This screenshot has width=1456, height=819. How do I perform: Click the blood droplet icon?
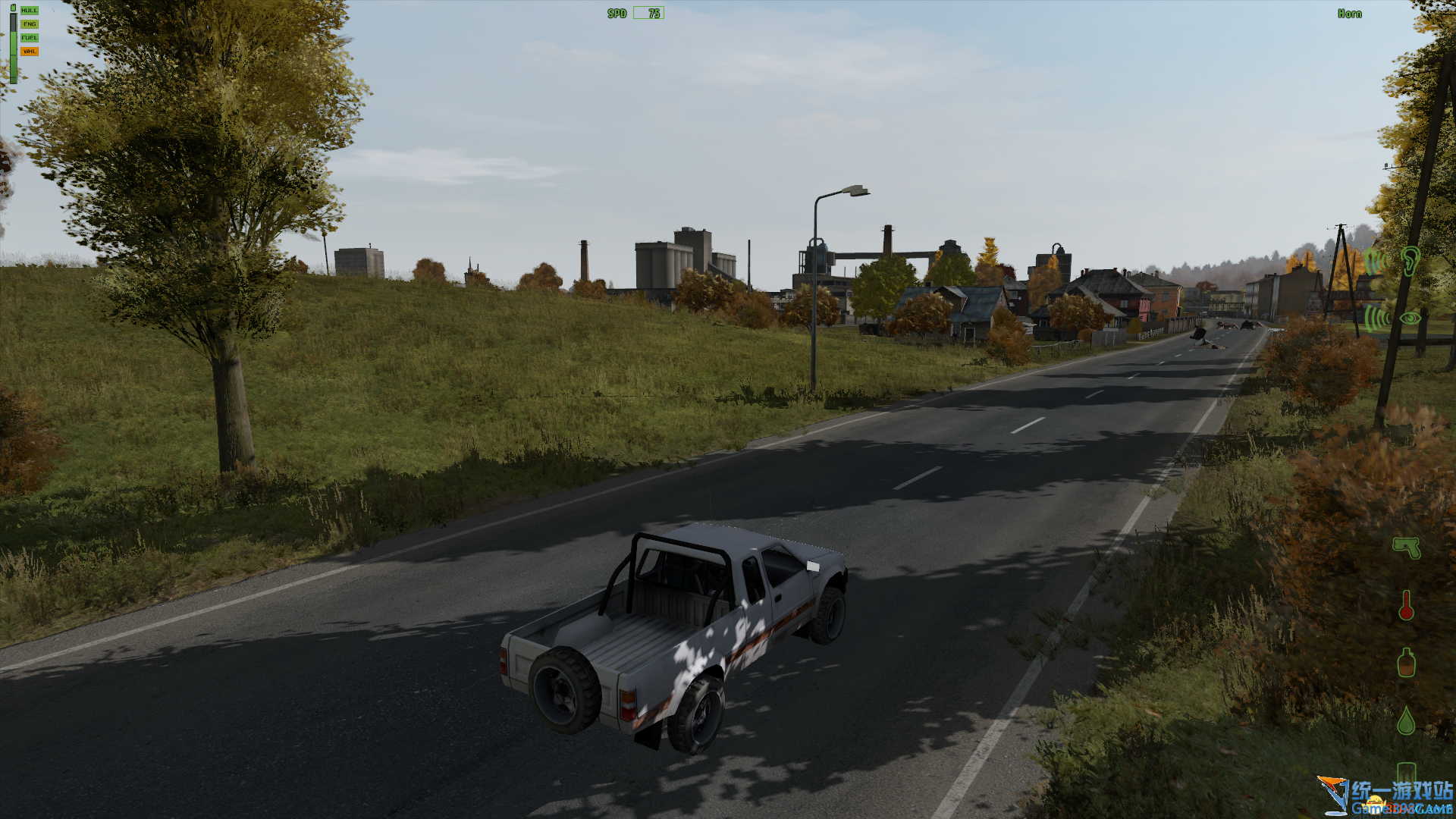[x=1406, y=720]
